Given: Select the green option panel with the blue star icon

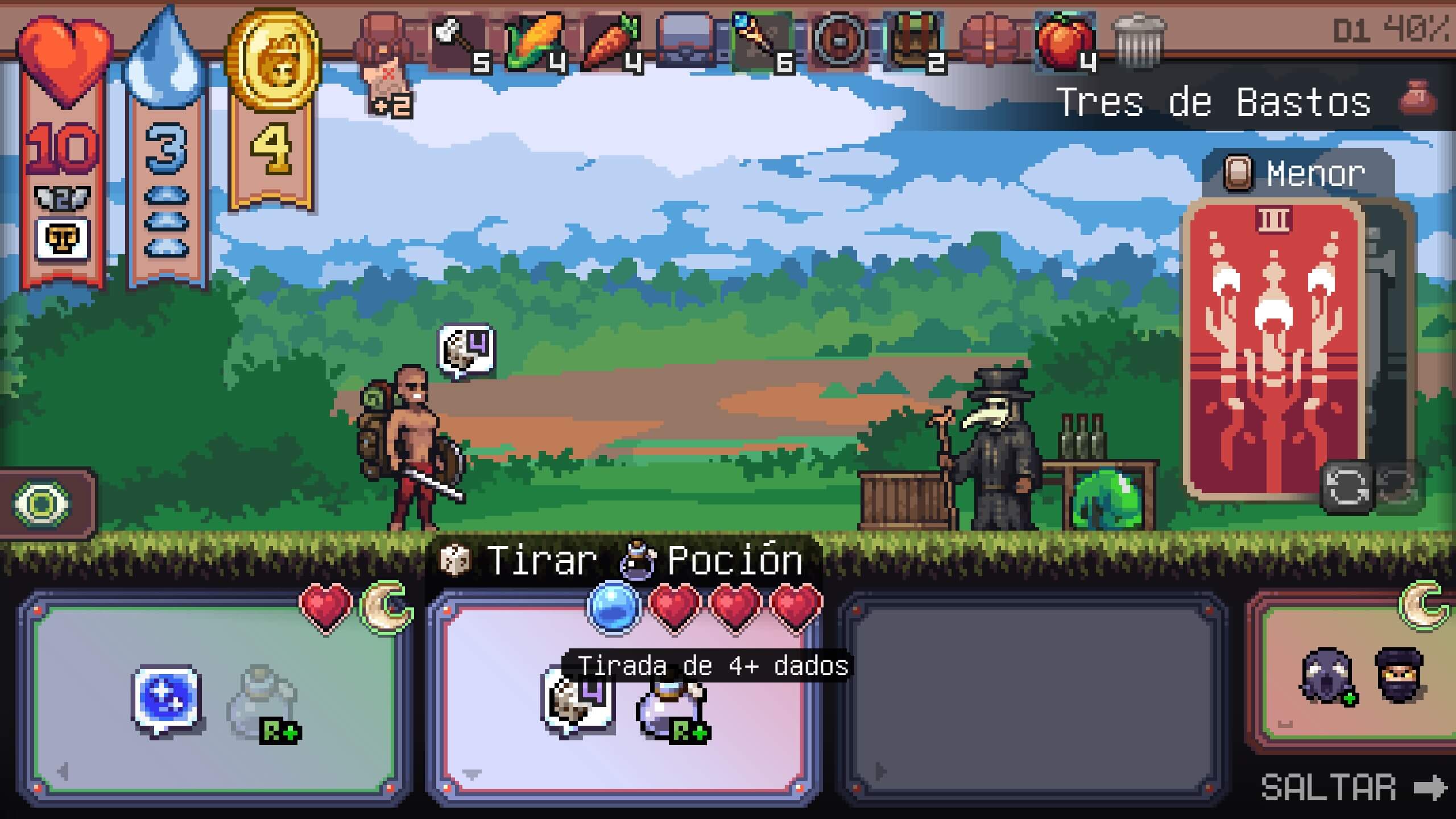Looking at the screenshot, I should (x=214, y=700).
